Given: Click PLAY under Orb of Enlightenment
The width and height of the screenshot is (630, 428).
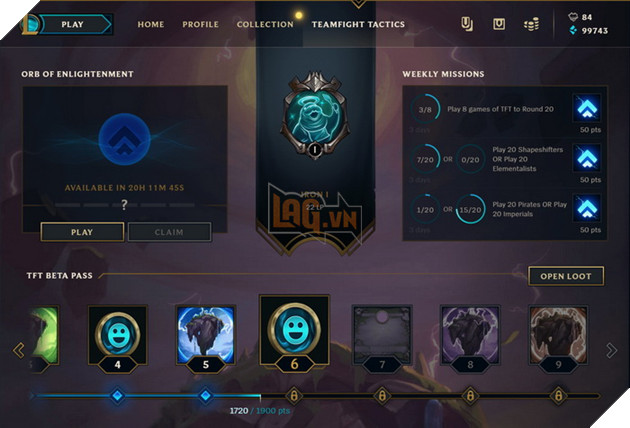Looking at the screenshot, I should pyautogui.click(x=82, y=232).
